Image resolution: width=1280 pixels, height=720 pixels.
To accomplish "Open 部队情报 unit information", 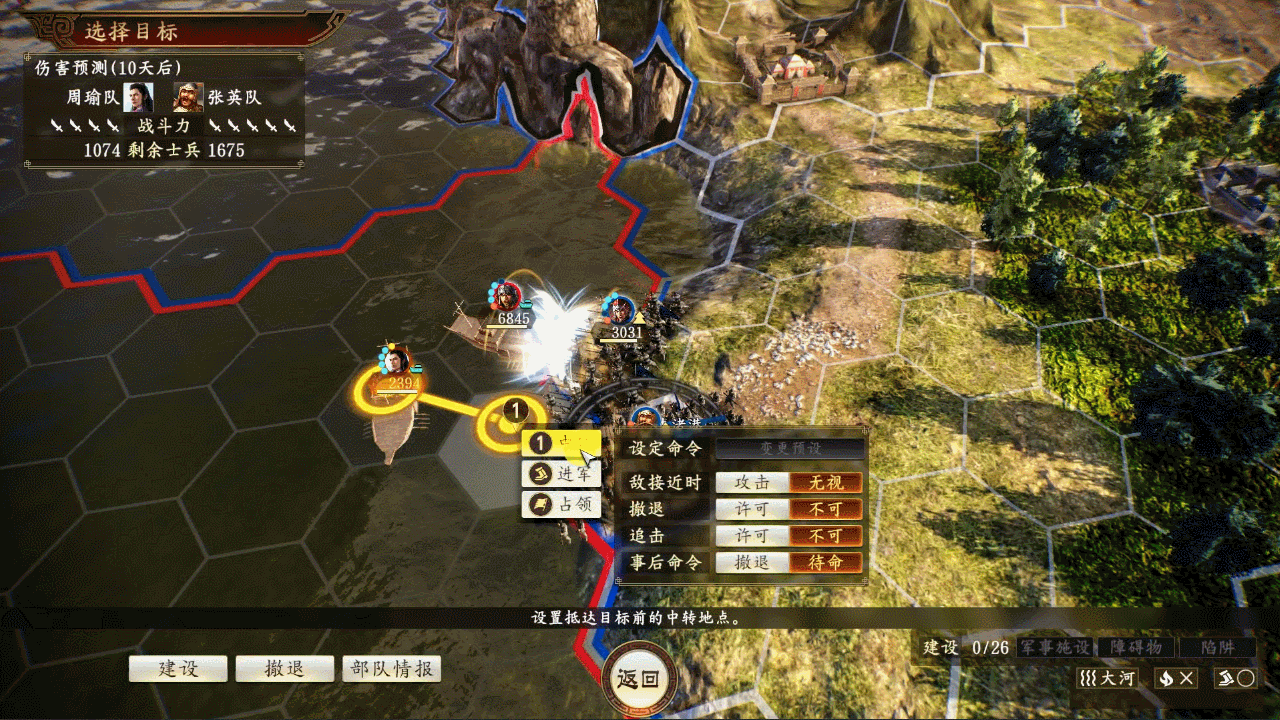I will [392, 669].
